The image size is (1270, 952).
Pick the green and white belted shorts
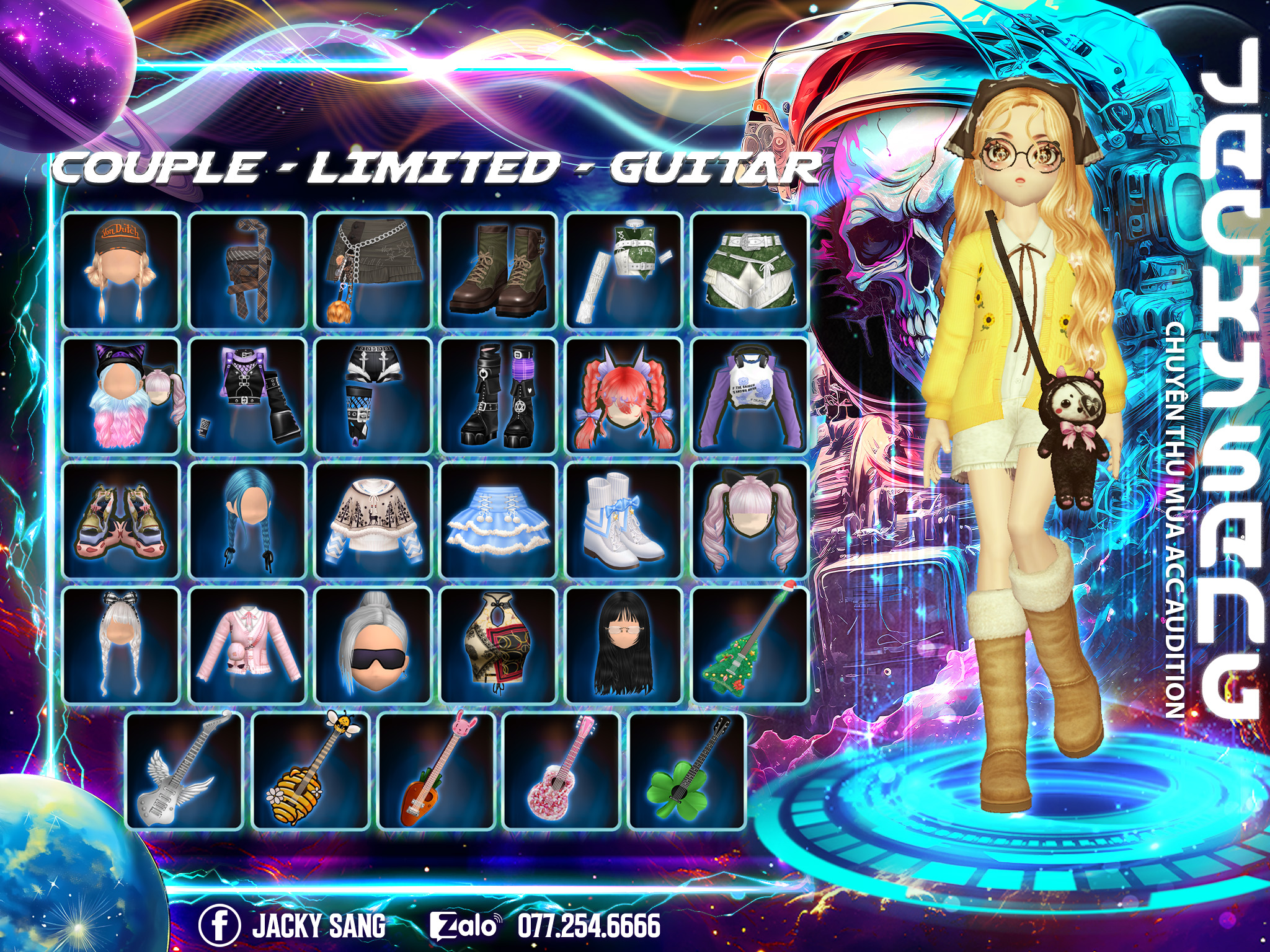click(x=750, y=270)
